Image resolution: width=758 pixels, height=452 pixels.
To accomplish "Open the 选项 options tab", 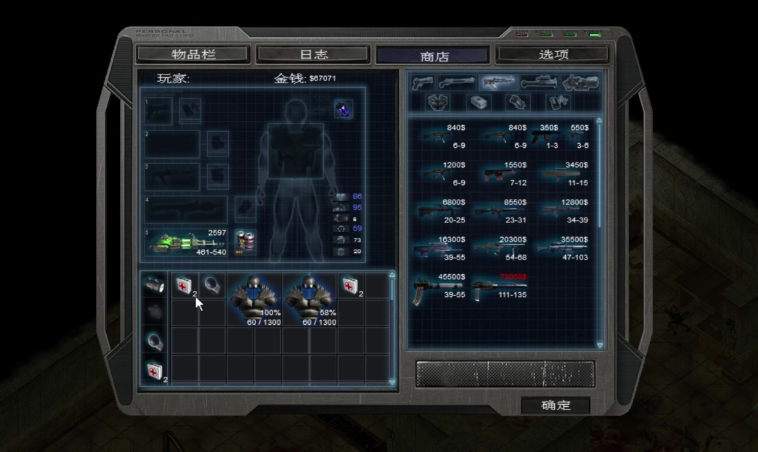I will coord(552,54).
